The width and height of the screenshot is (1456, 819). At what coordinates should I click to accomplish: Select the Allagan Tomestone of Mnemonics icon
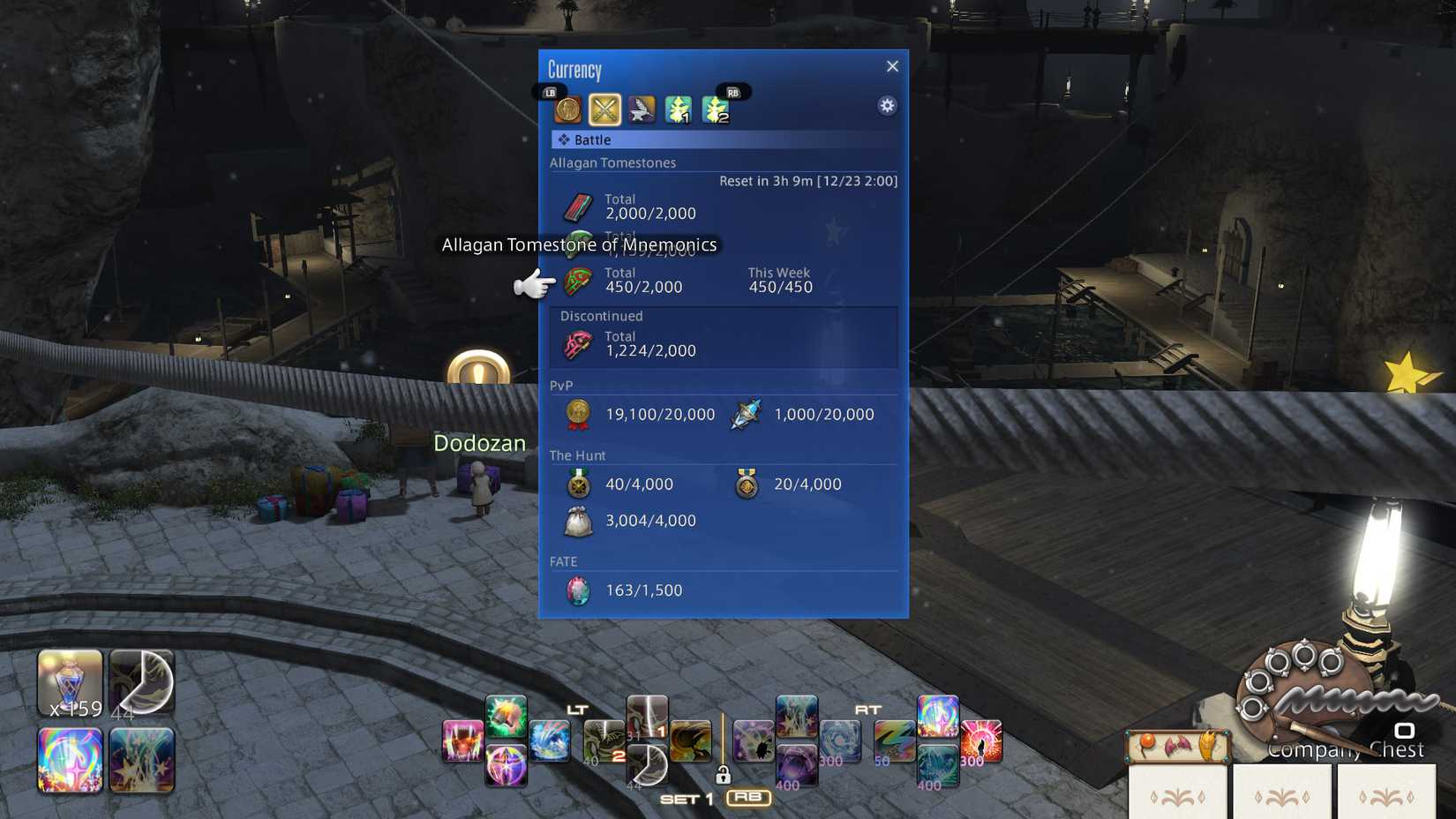pos(578,279)
